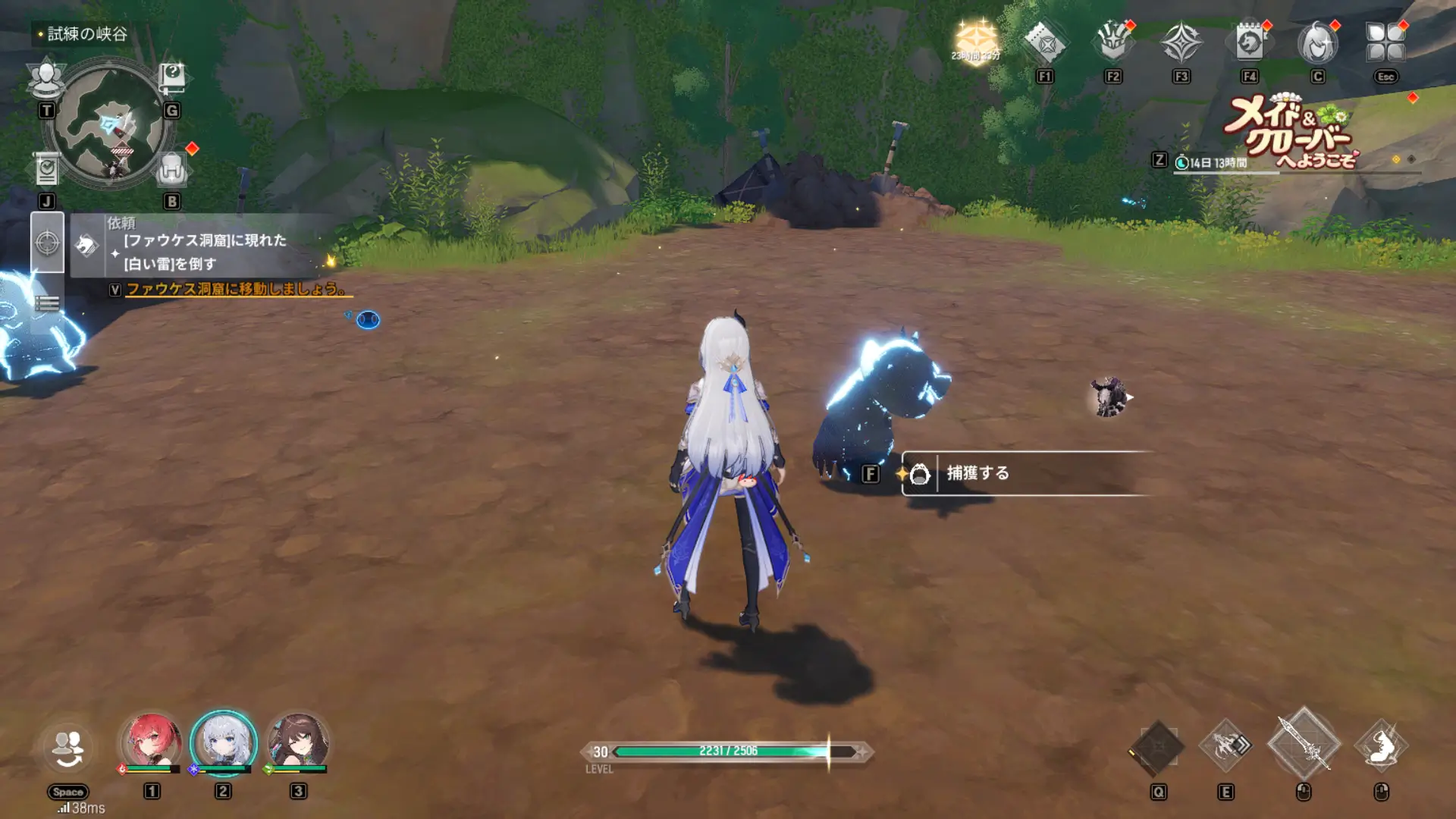Open the Esc main menu grid icon
This screenshot has height=819, width=1456.
click(1385, 42)
